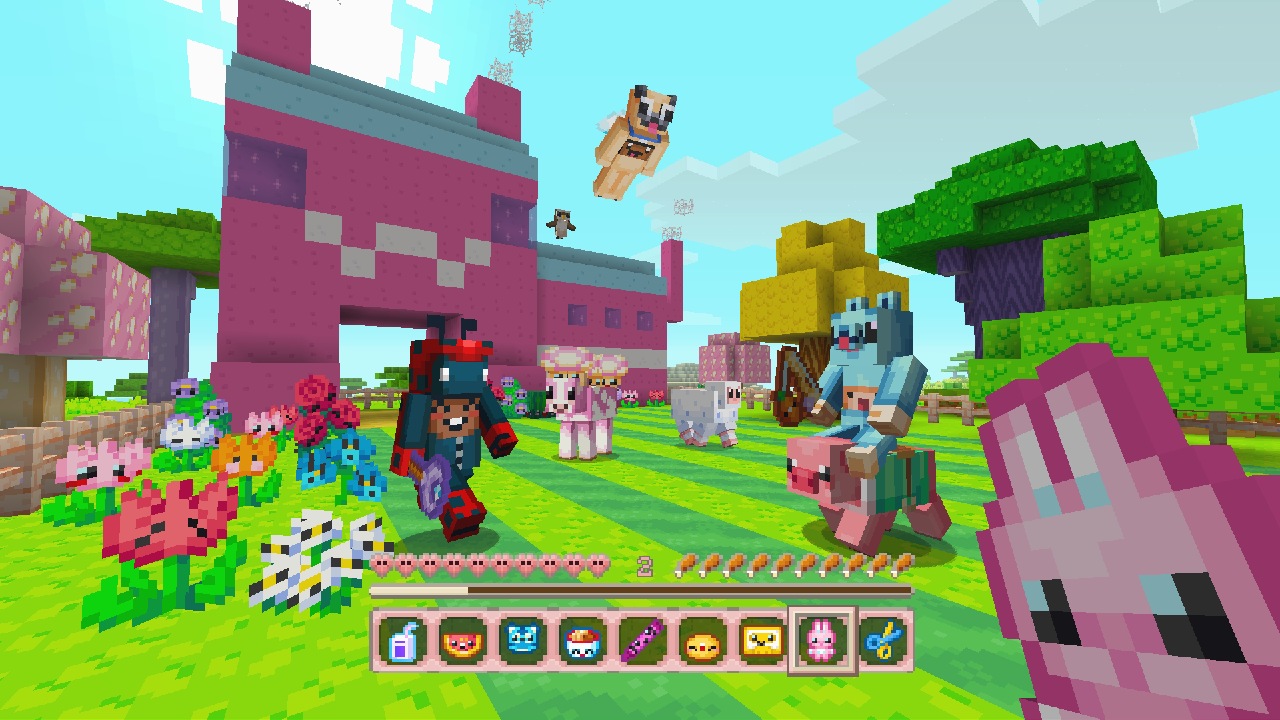Select the blue cat face hotbar item
The width and height of the screenshot is (1280, 720).
pyautogui.click(x=521, y=642)
